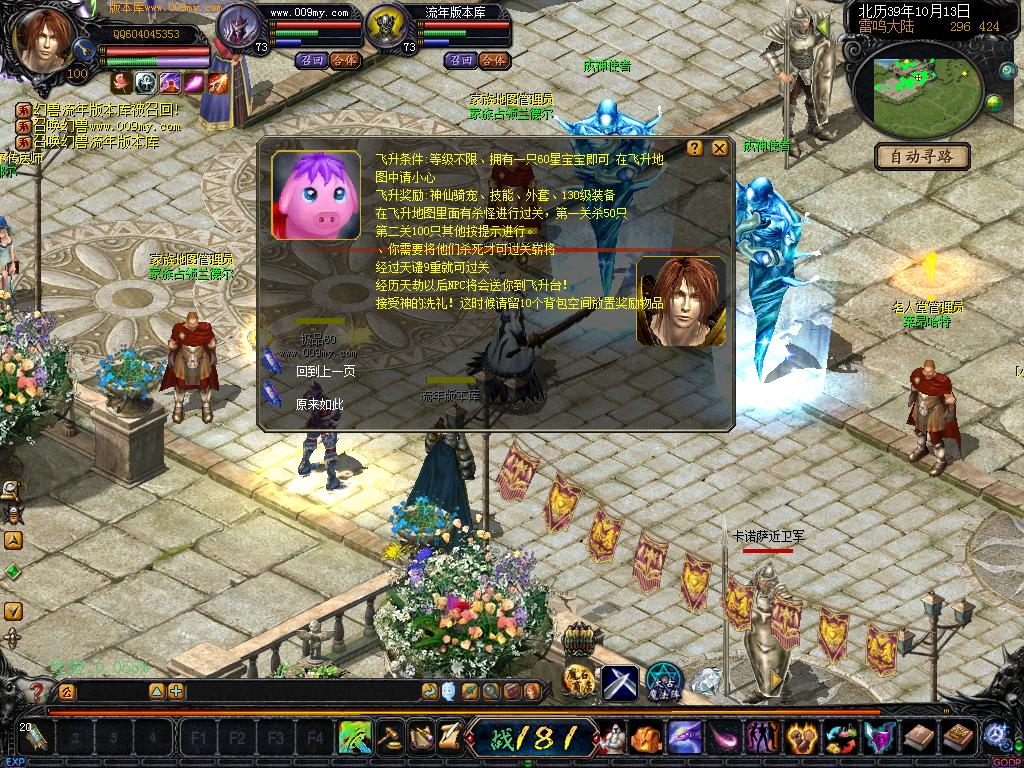1024x768 pixels.
Task: Open the gear settings icon in bottom corner
Action: pyautogui.click(x=995, y=736)
